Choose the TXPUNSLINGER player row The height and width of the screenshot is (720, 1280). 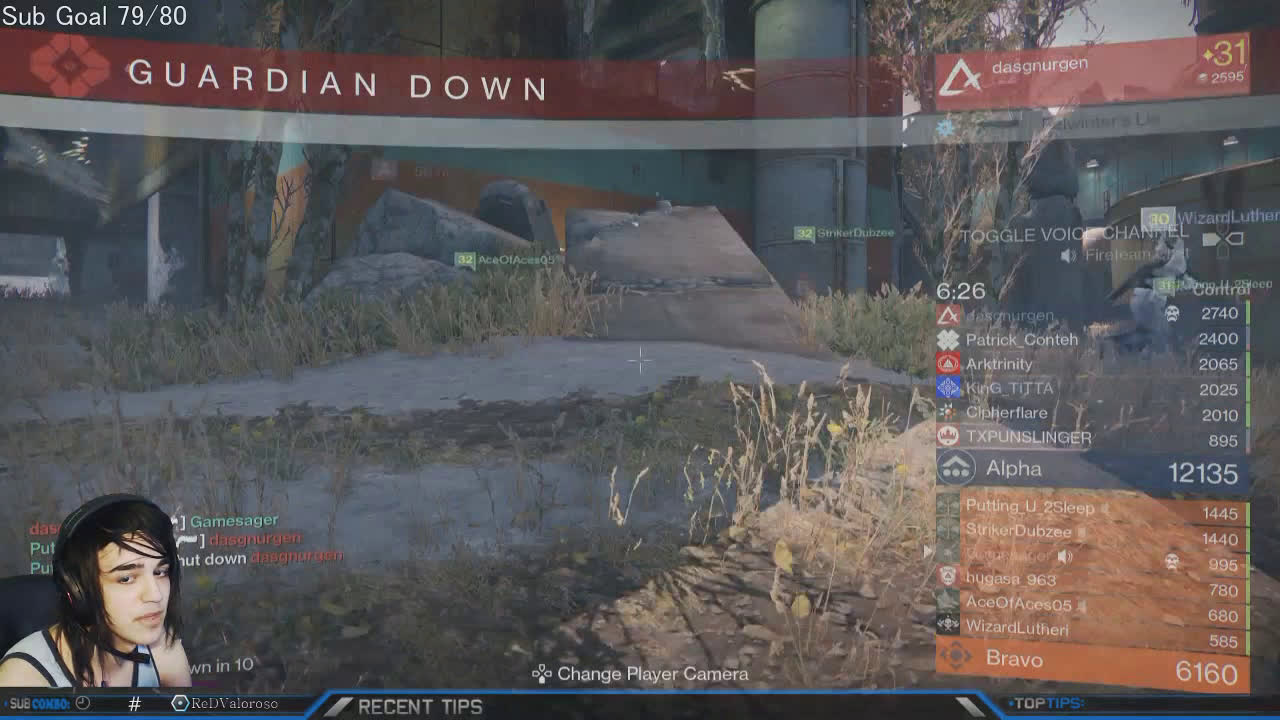pos(1090,438)
